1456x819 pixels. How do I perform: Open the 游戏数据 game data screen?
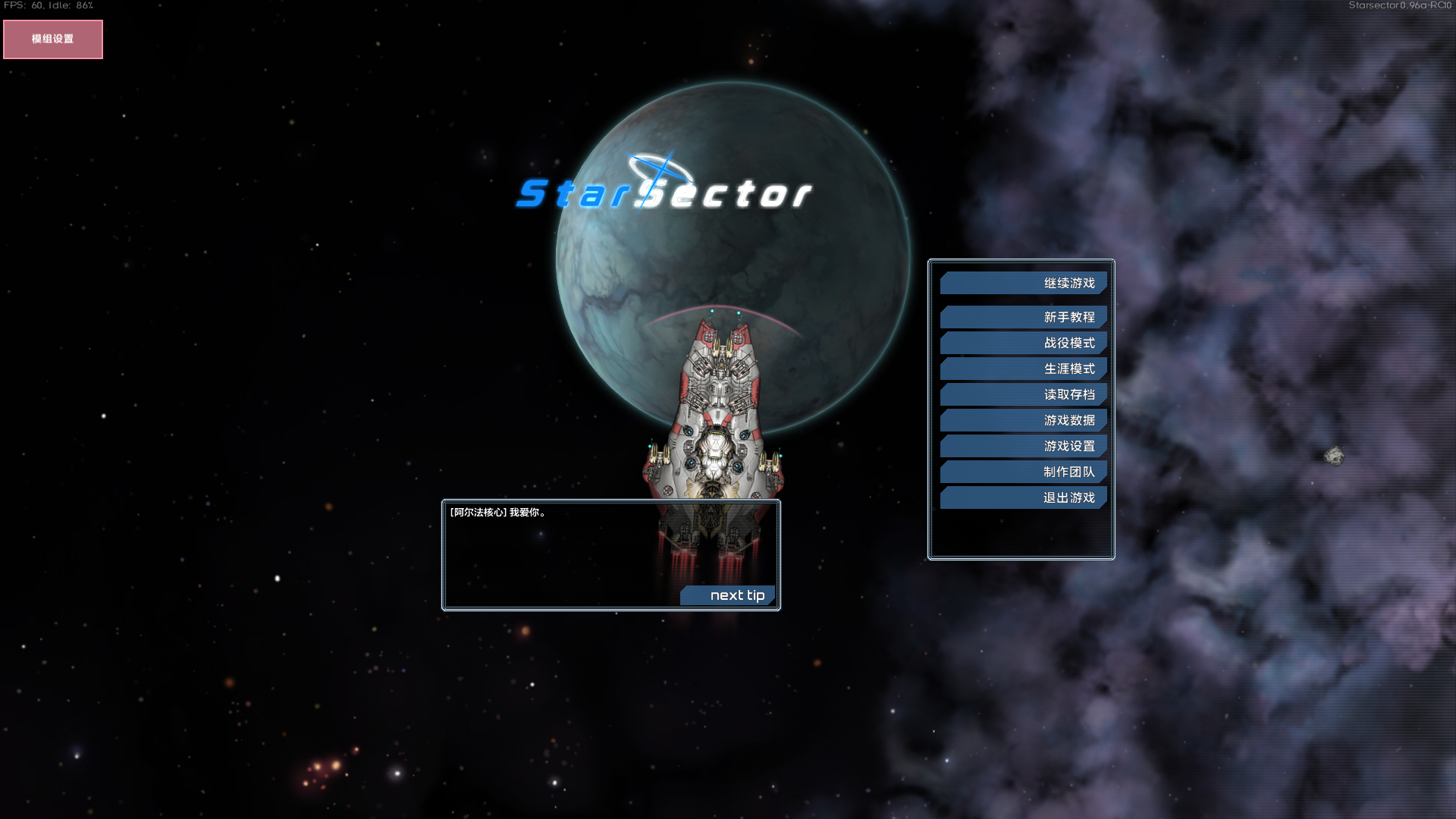point(1023,419)
